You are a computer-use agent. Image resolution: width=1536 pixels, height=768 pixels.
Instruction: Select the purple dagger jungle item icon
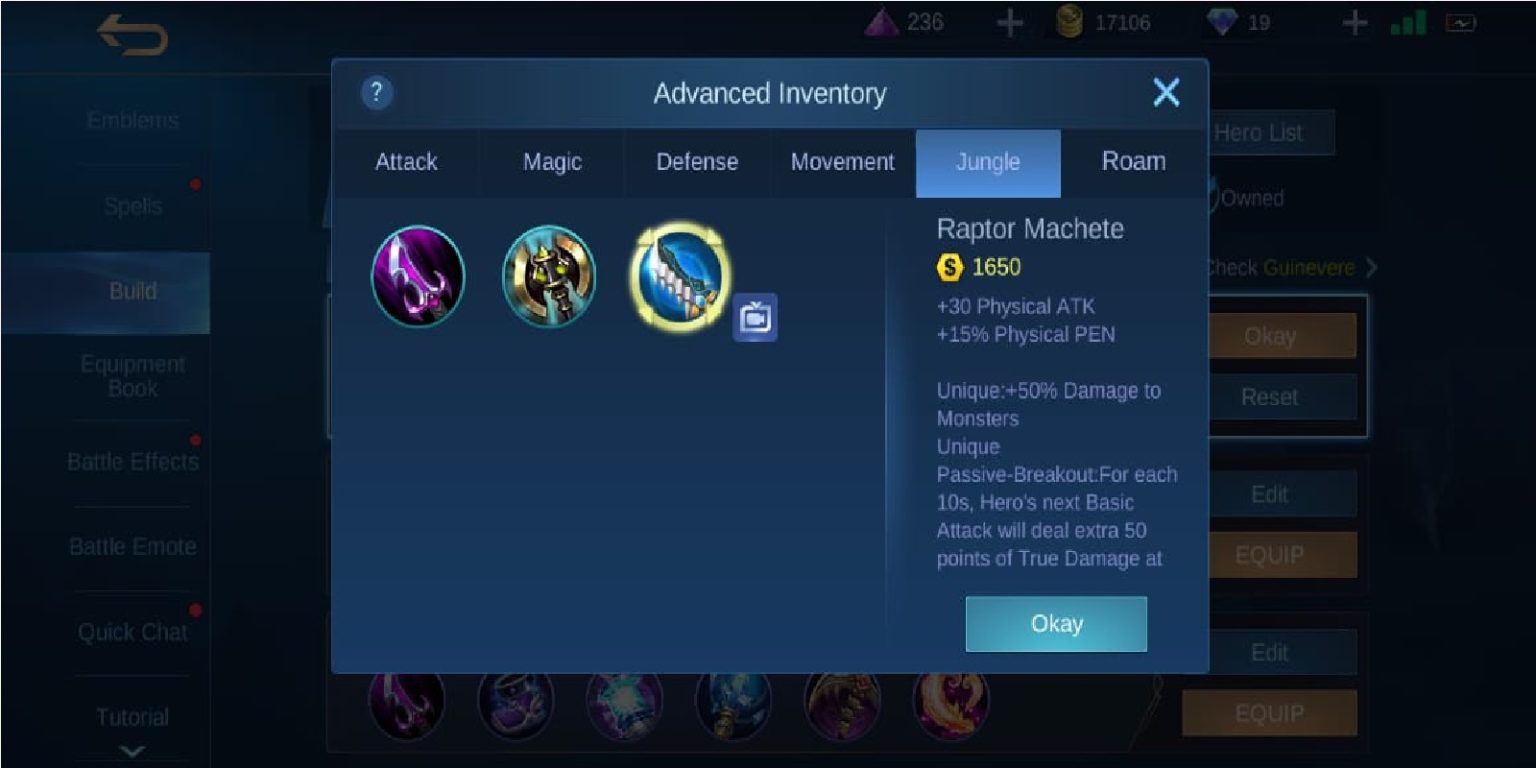click(418, 276)
